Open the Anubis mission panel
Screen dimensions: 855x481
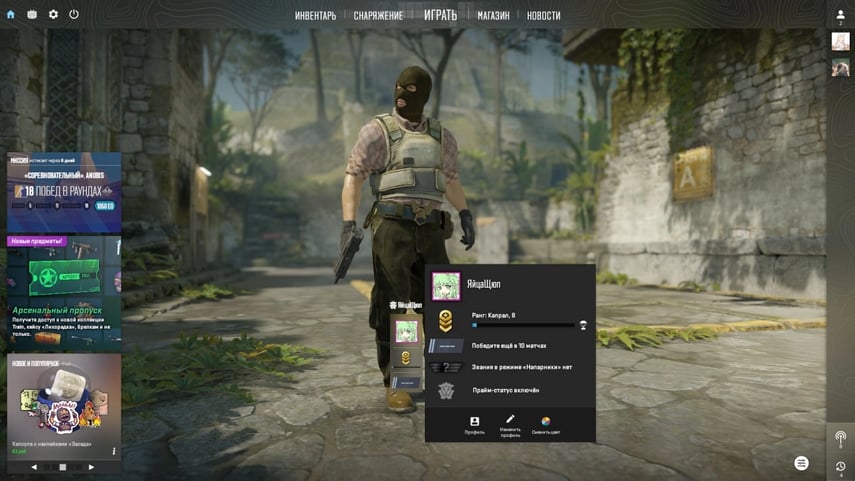coord(64,192)
